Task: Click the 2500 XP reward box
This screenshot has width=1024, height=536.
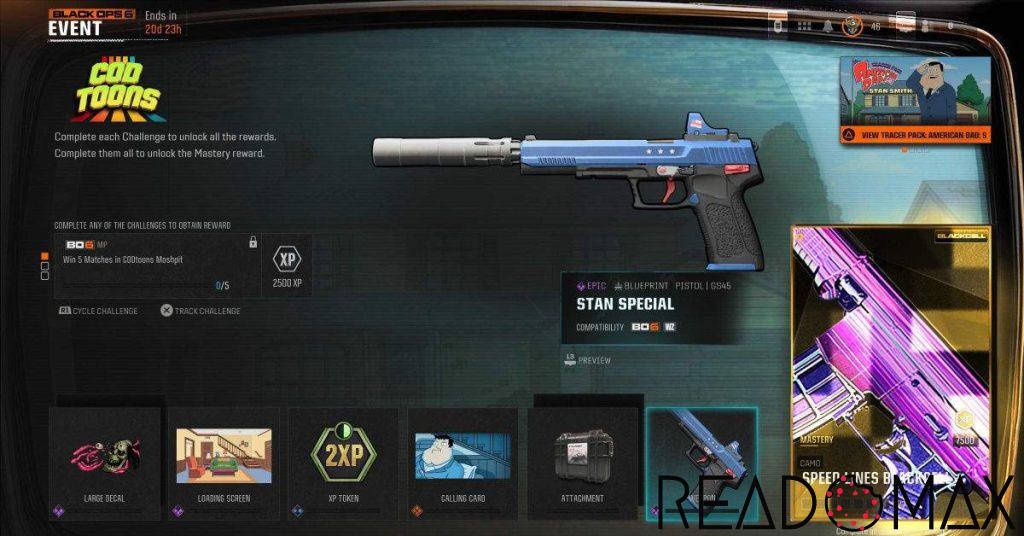Action: point(288,266)
